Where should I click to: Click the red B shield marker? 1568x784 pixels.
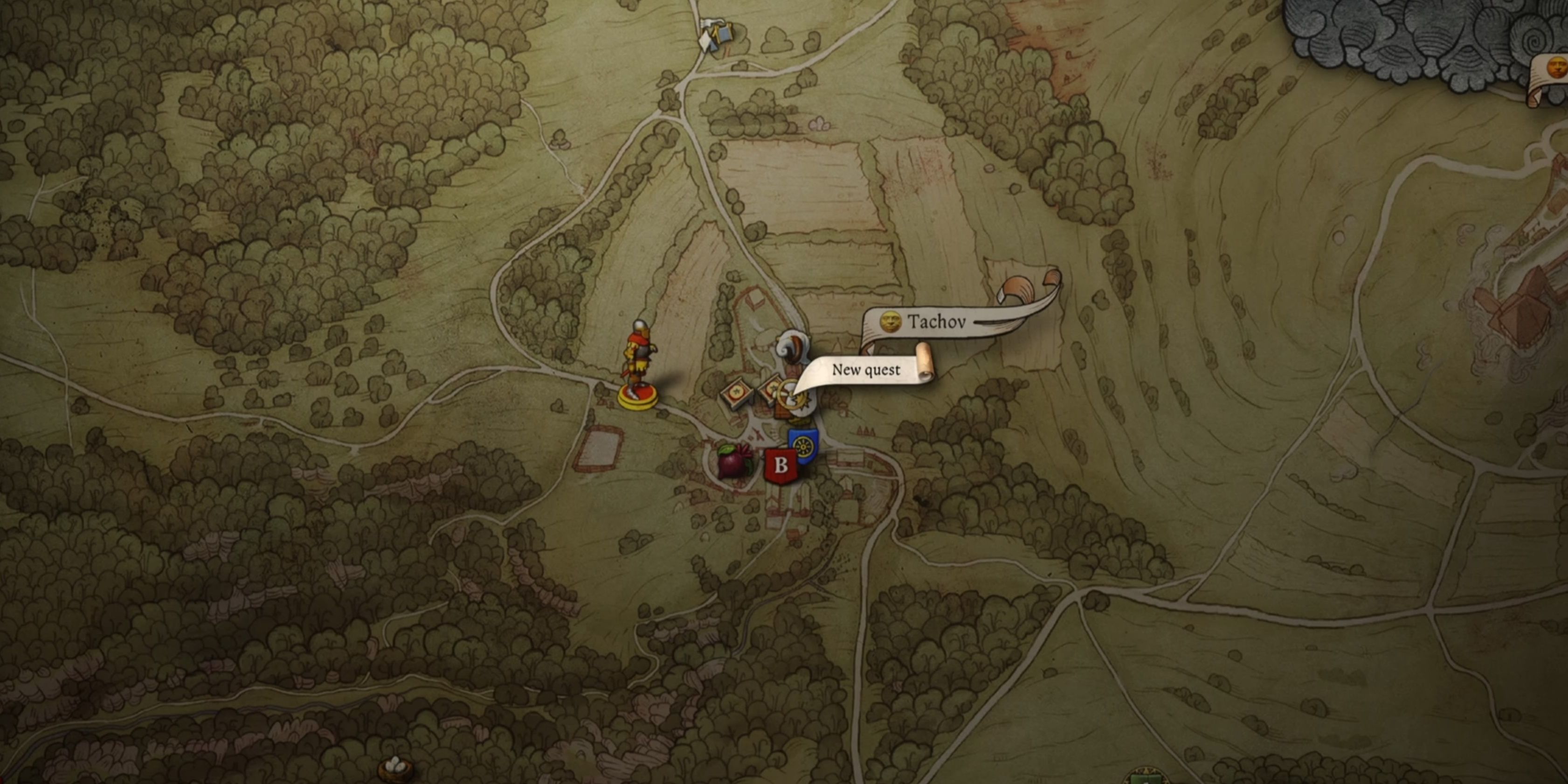point(781,465)
